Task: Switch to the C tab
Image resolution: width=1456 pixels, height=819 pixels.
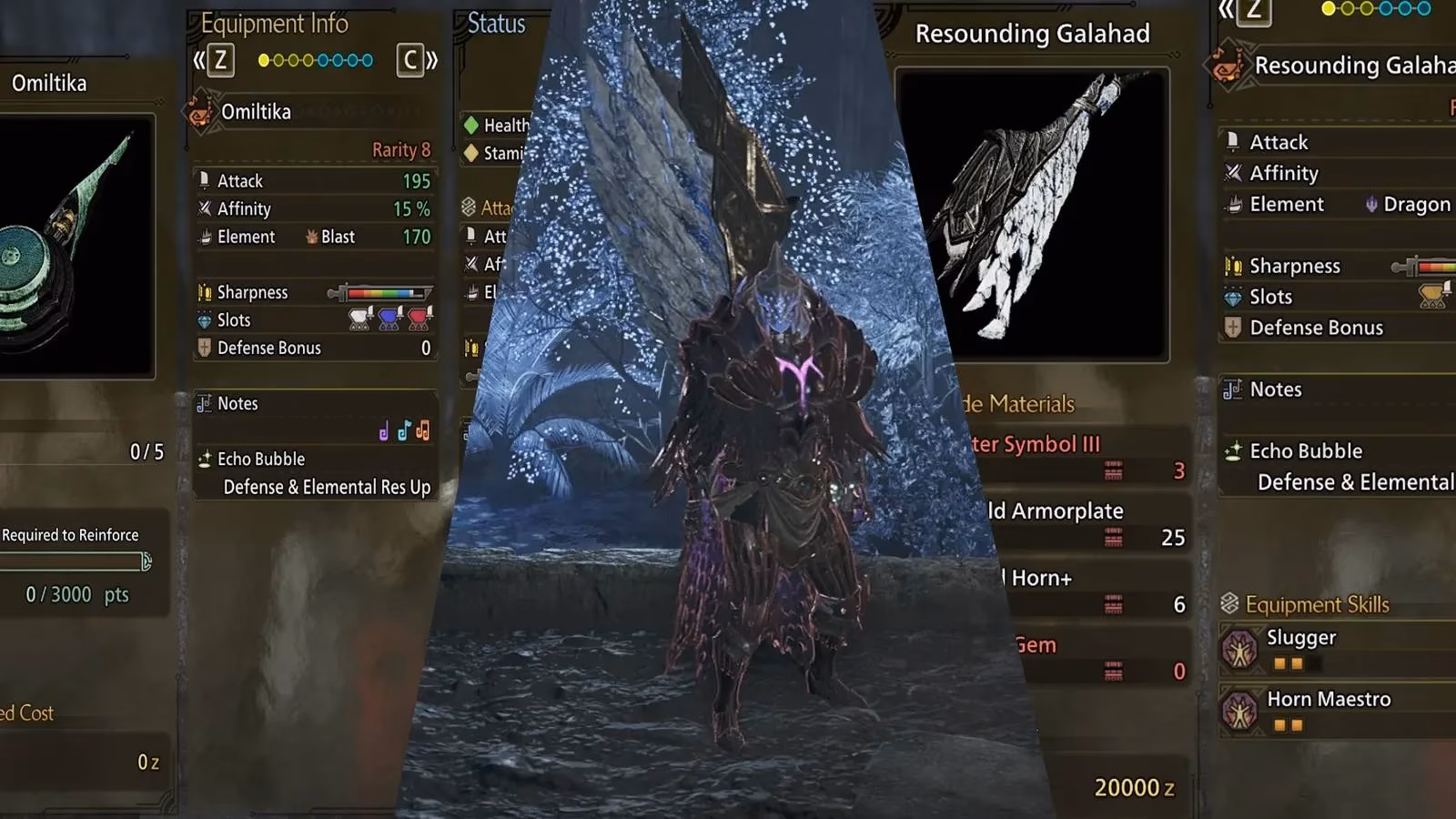Action: 411,59
